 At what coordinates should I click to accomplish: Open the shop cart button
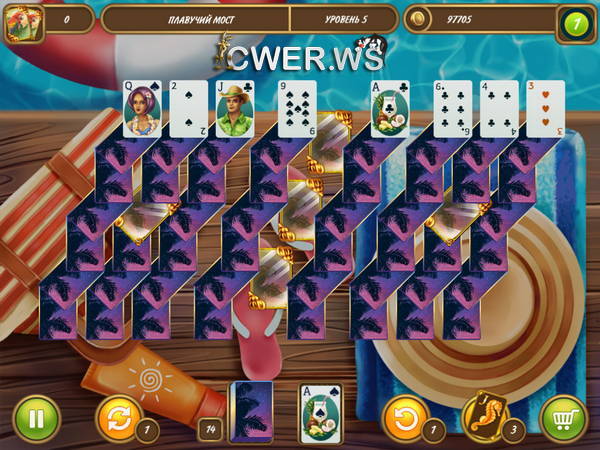(563, 417)
